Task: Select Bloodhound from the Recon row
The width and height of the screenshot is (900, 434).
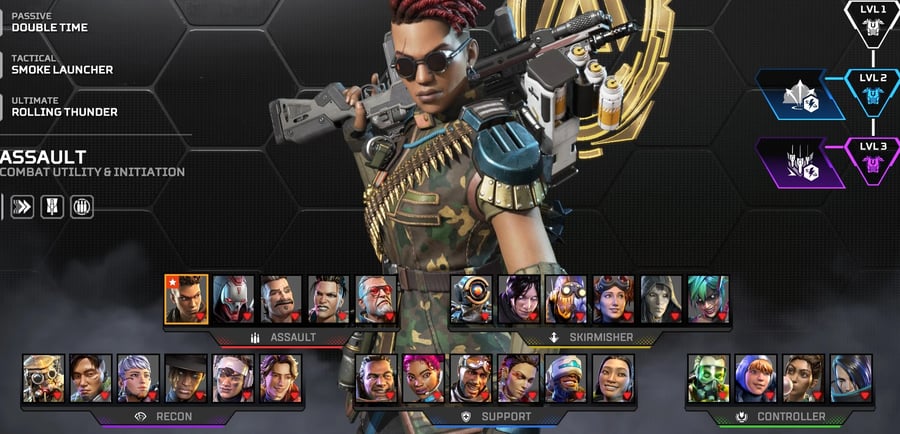Action: click(43, 378)
